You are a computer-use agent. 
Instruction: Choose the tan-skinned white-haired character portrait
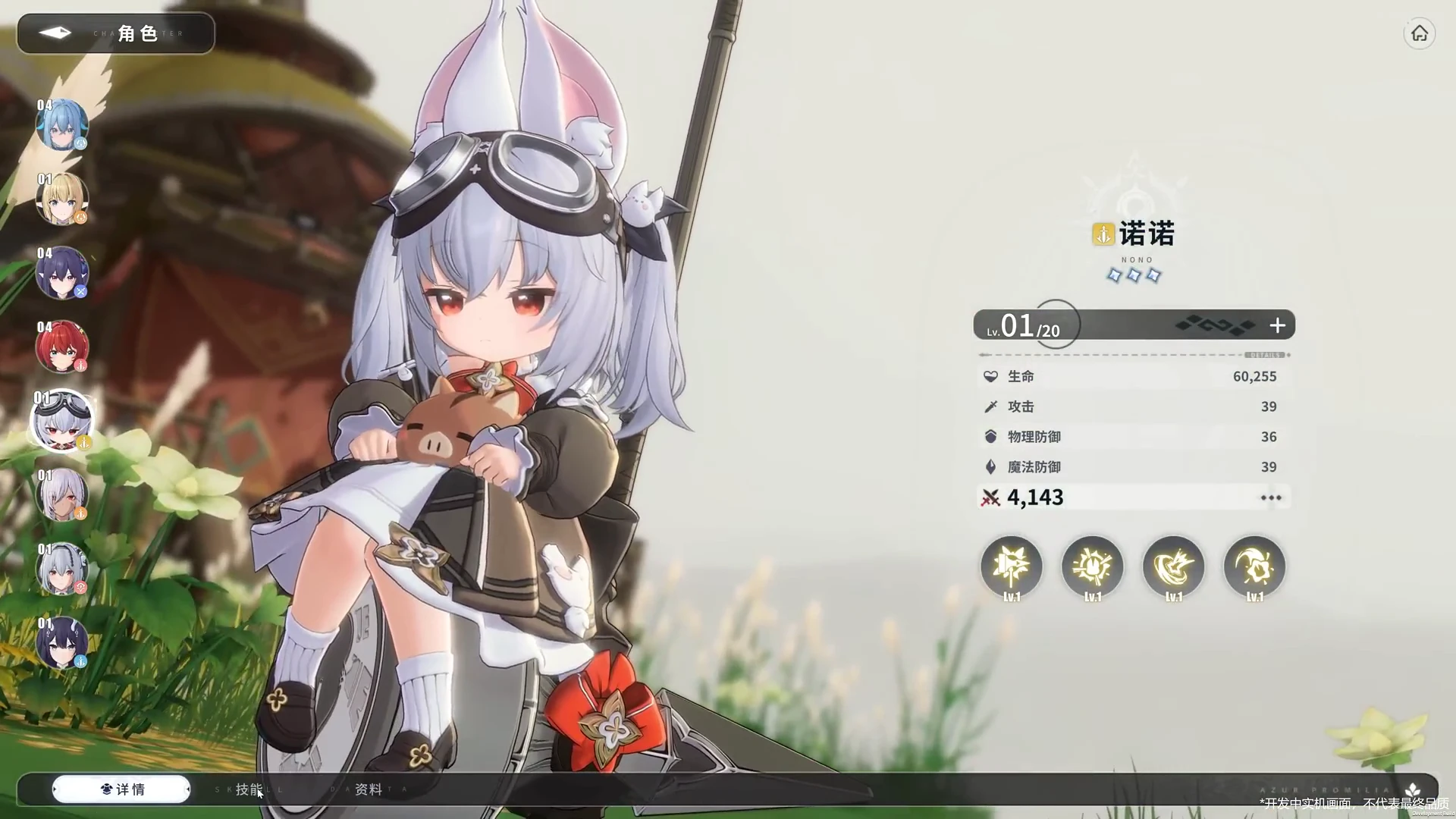(62, 495)
